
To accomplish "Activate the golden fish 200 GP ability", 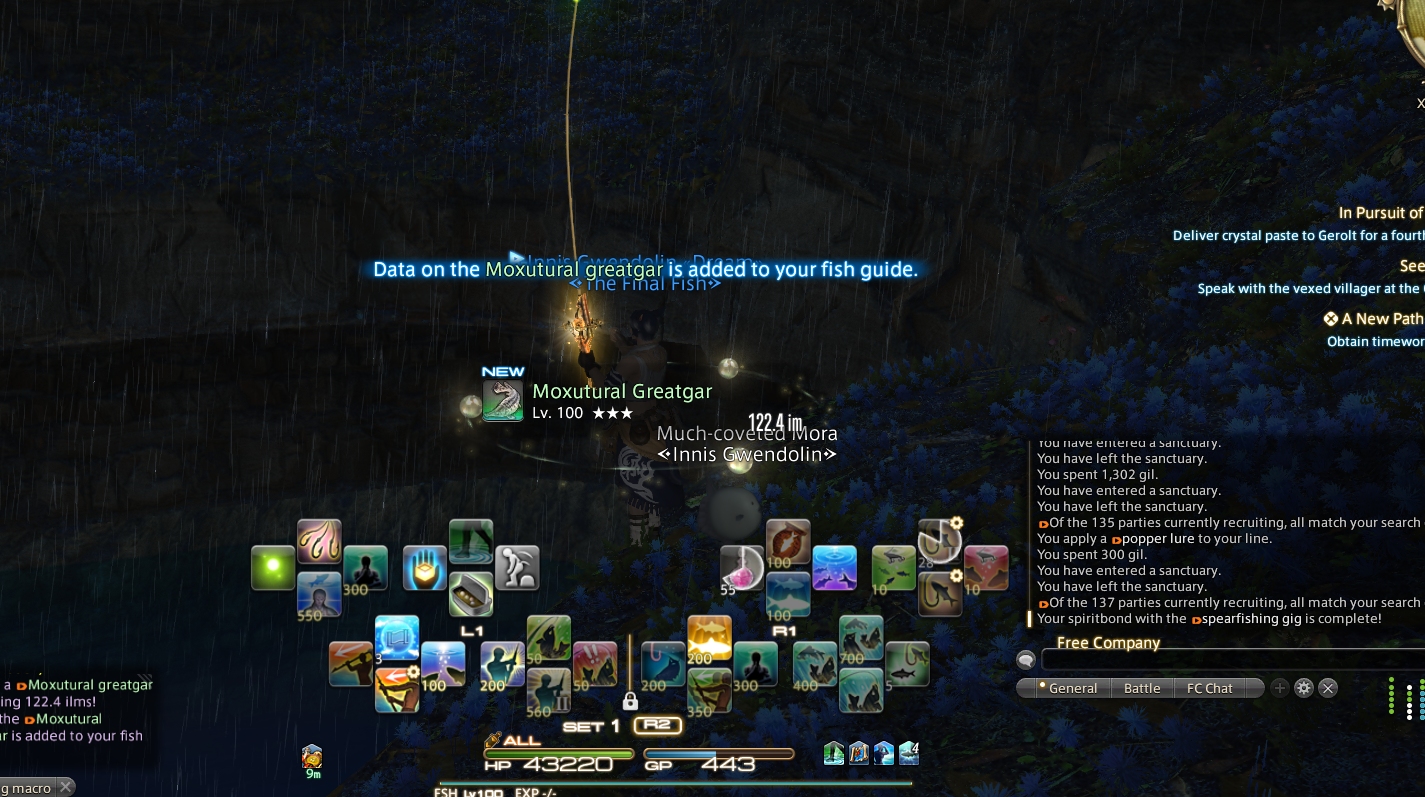I will click(709, 637).
